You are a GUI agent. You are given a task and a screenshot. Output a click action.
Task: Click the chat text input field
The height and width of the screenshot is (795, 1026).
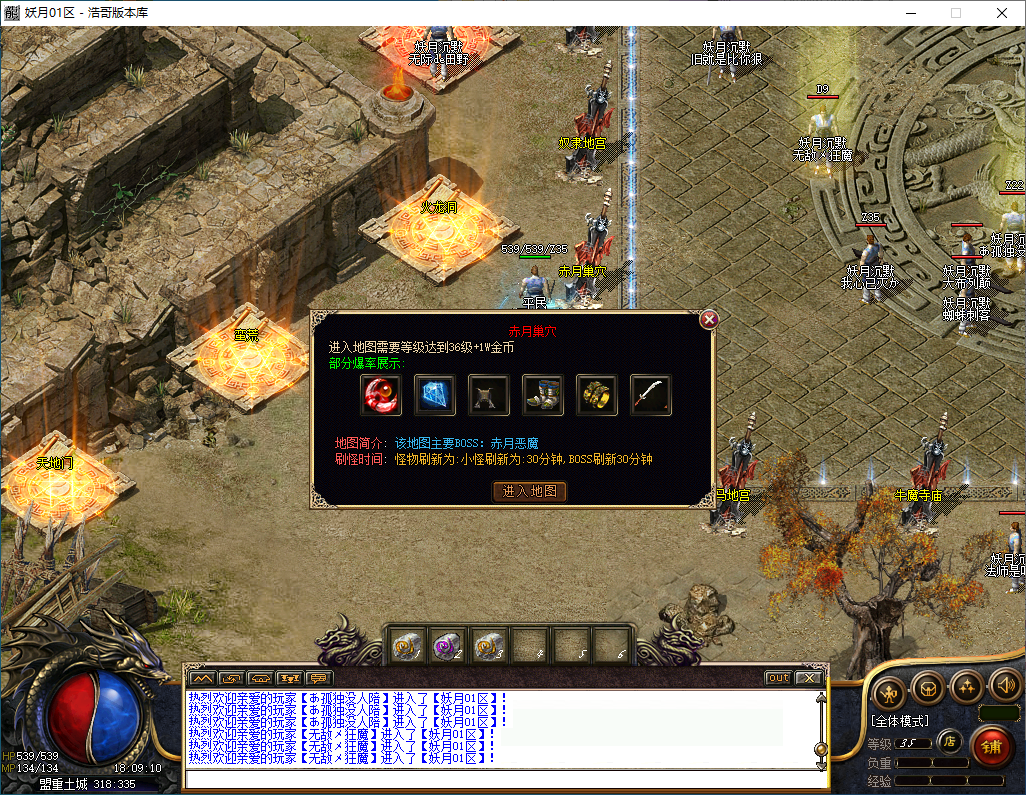(500, 780)
